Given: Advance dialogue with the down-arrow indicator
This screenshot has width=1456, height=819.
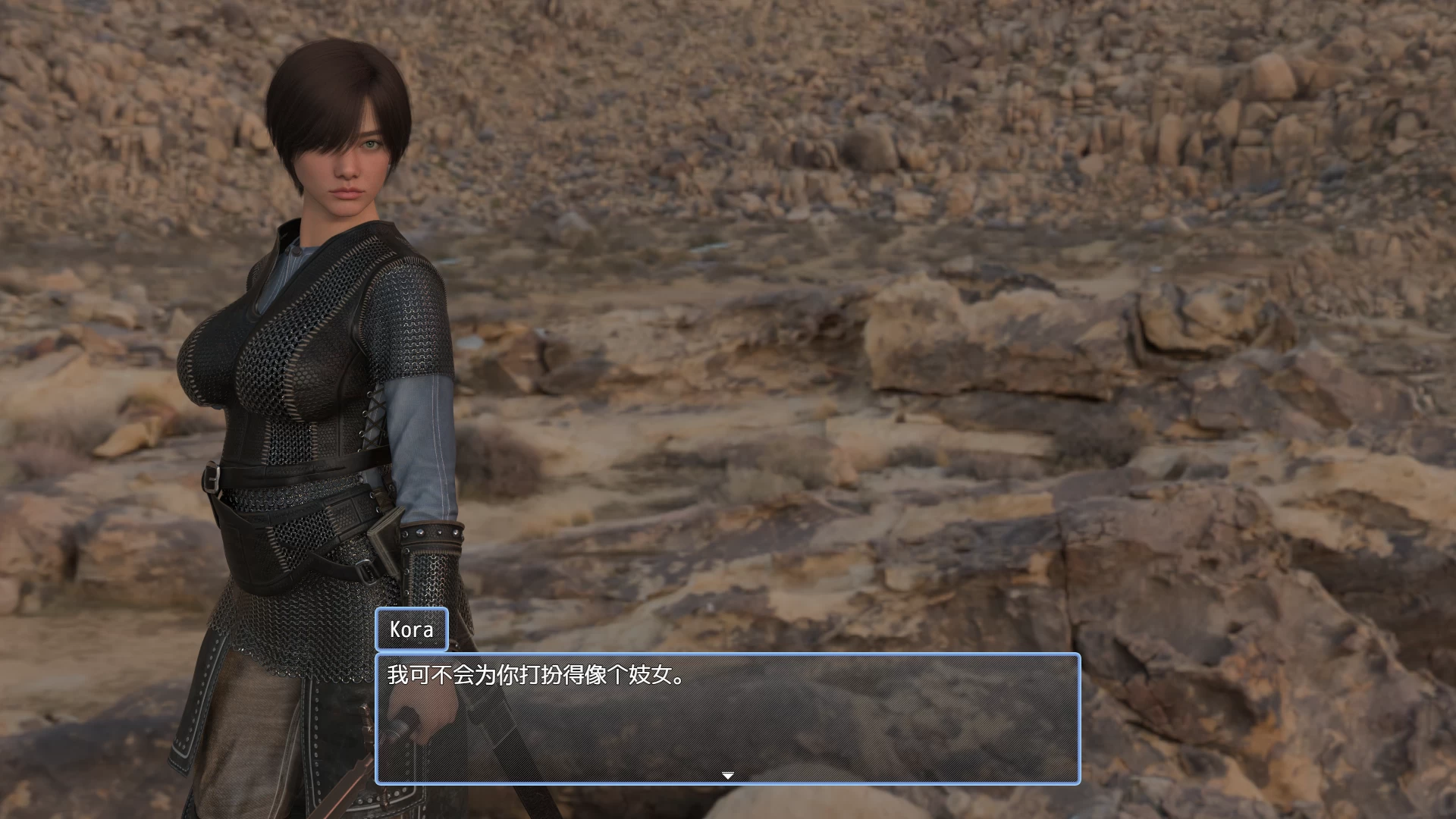Looking at the screenshot, I should (727, 775).
